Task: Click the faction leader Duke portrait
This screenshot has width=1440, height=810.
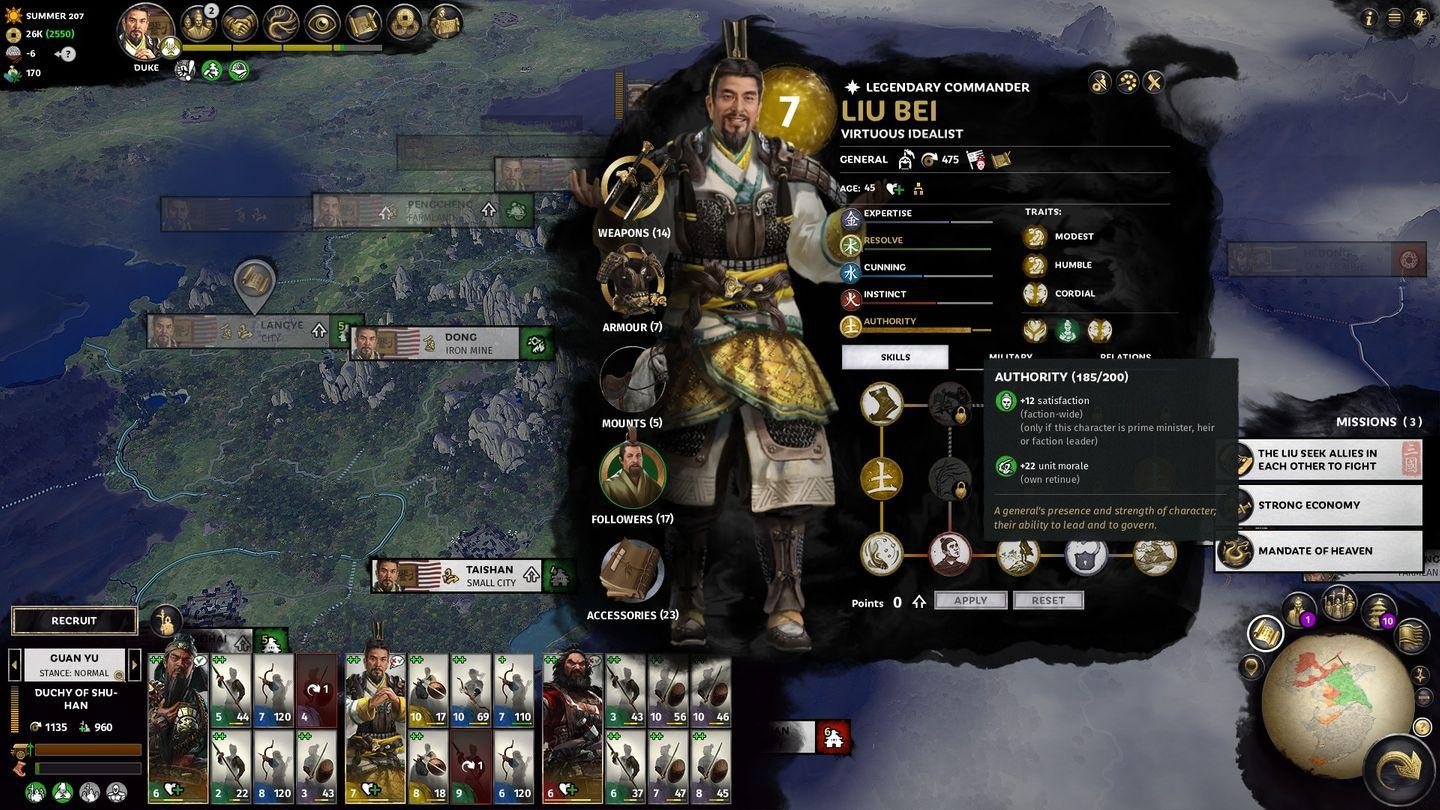Action: [146, 34]
